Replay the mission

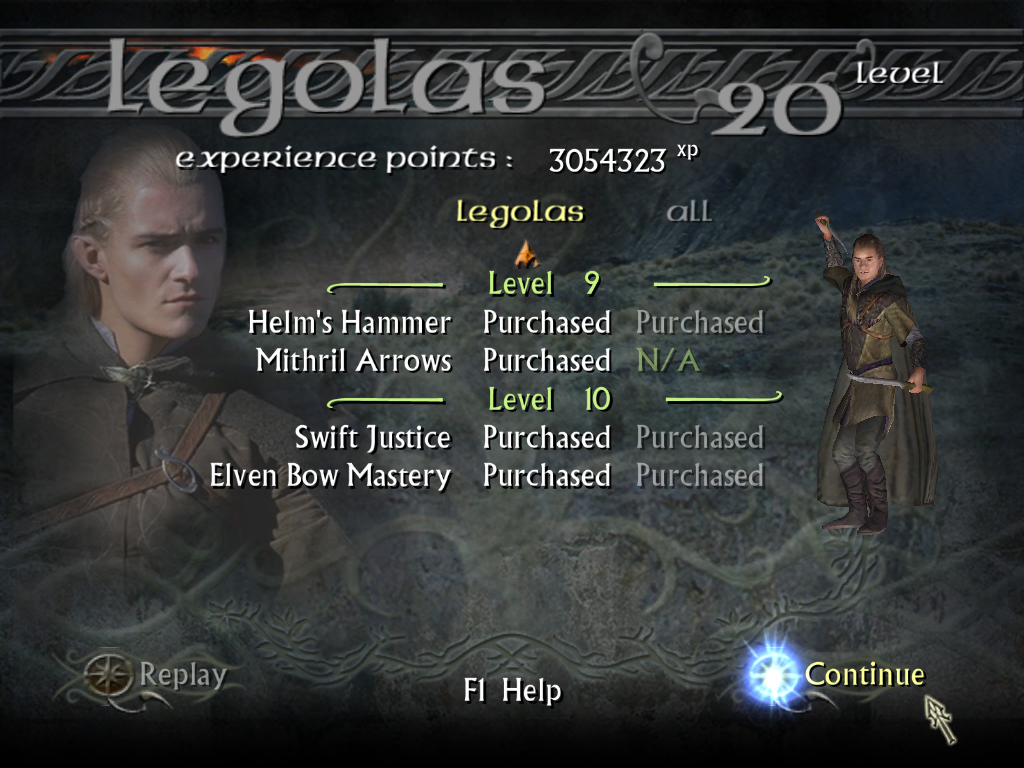click(x=182, y=676)
